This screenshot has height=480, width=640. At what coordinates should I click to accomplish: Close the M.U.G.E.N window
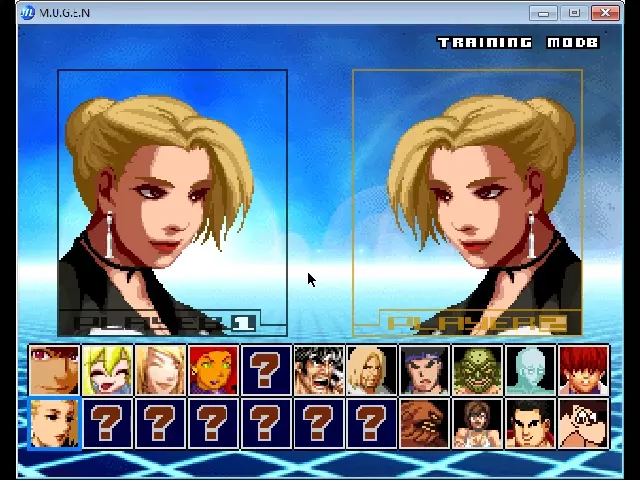point(605,13)
